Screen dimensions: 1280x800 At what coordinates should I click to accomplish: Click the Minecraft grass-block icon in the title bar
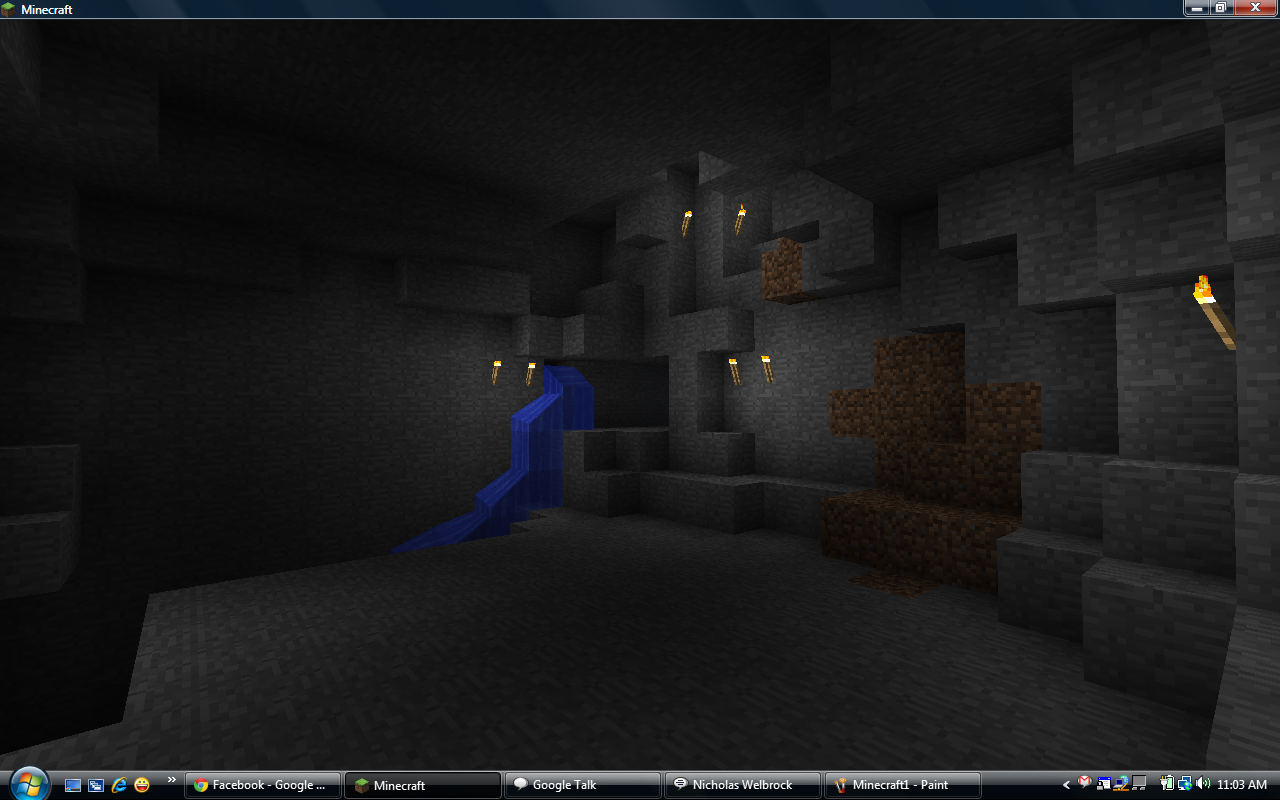(x=10, y=8)
